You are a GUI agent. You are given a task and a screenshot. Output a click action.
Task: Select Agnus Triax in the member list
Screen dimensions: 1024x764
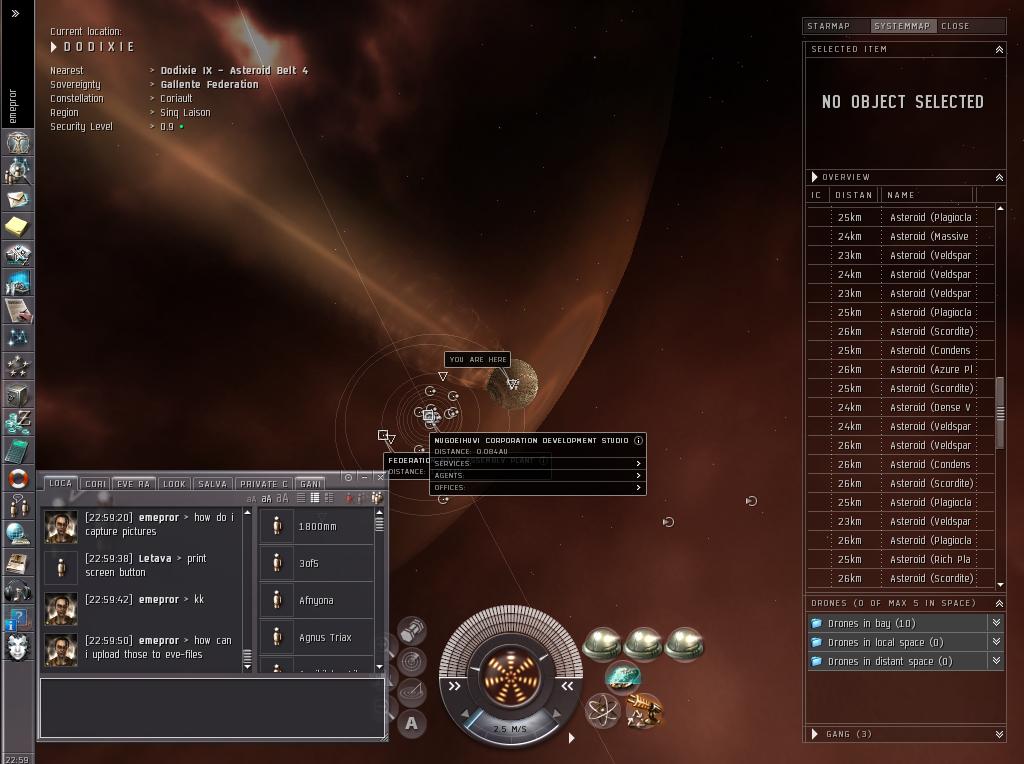click(325, 637)
